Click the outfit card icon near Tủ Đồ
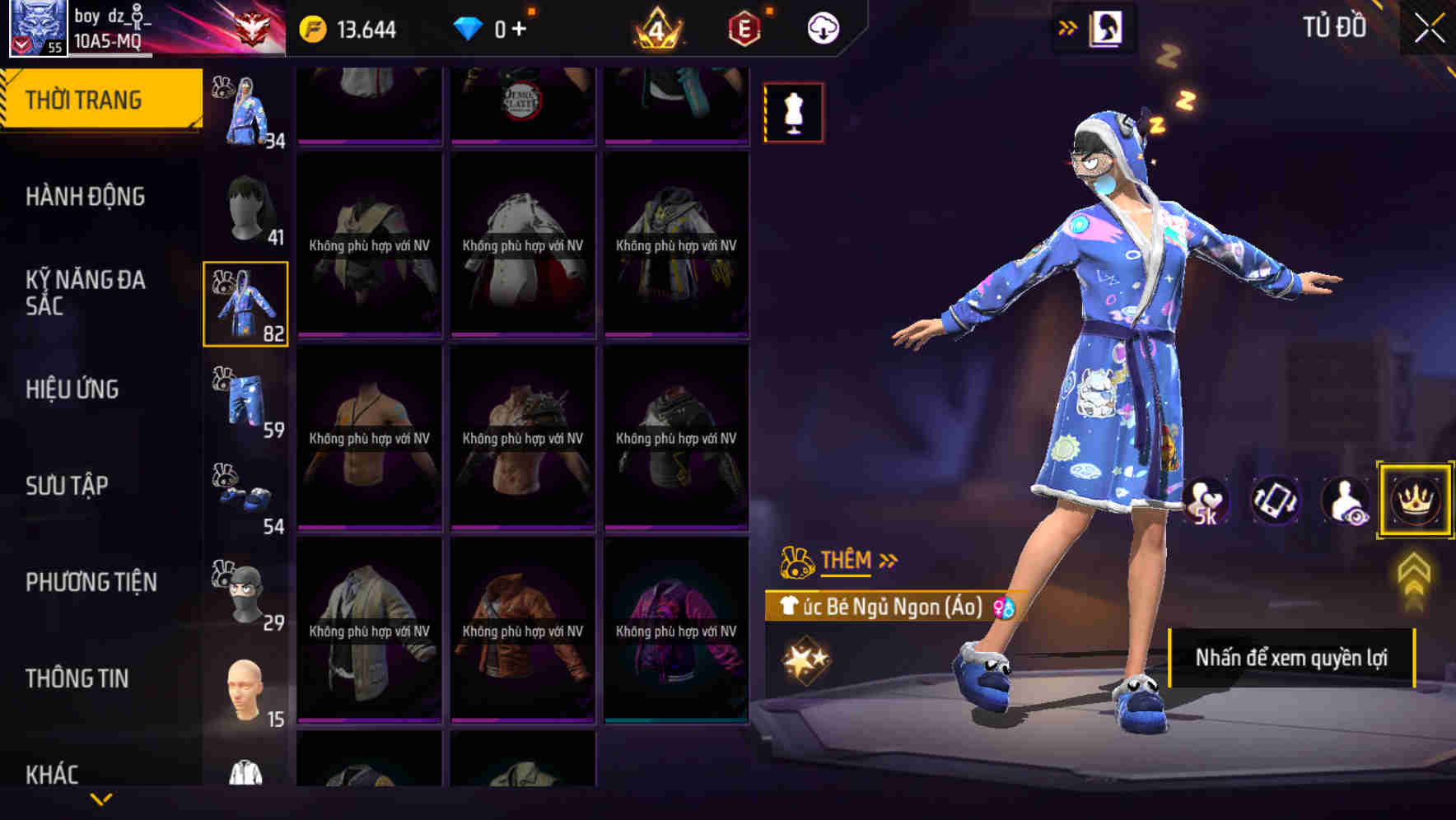 tap(1104, 27)
